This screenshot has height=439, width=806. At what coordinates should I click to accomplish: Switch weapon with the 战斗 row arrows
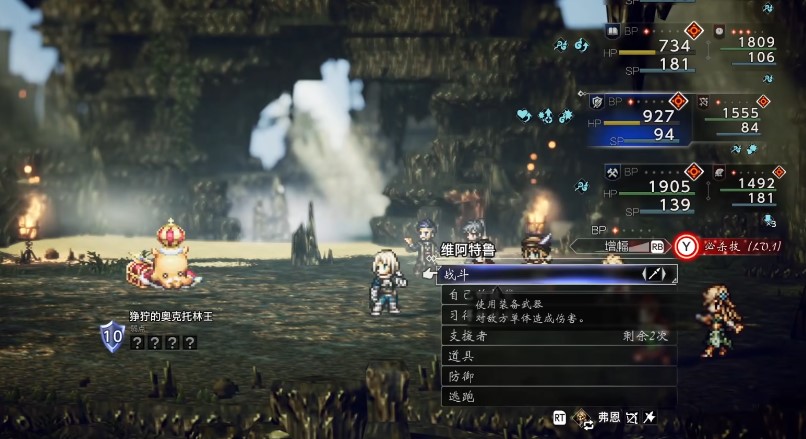coord(657,273)
